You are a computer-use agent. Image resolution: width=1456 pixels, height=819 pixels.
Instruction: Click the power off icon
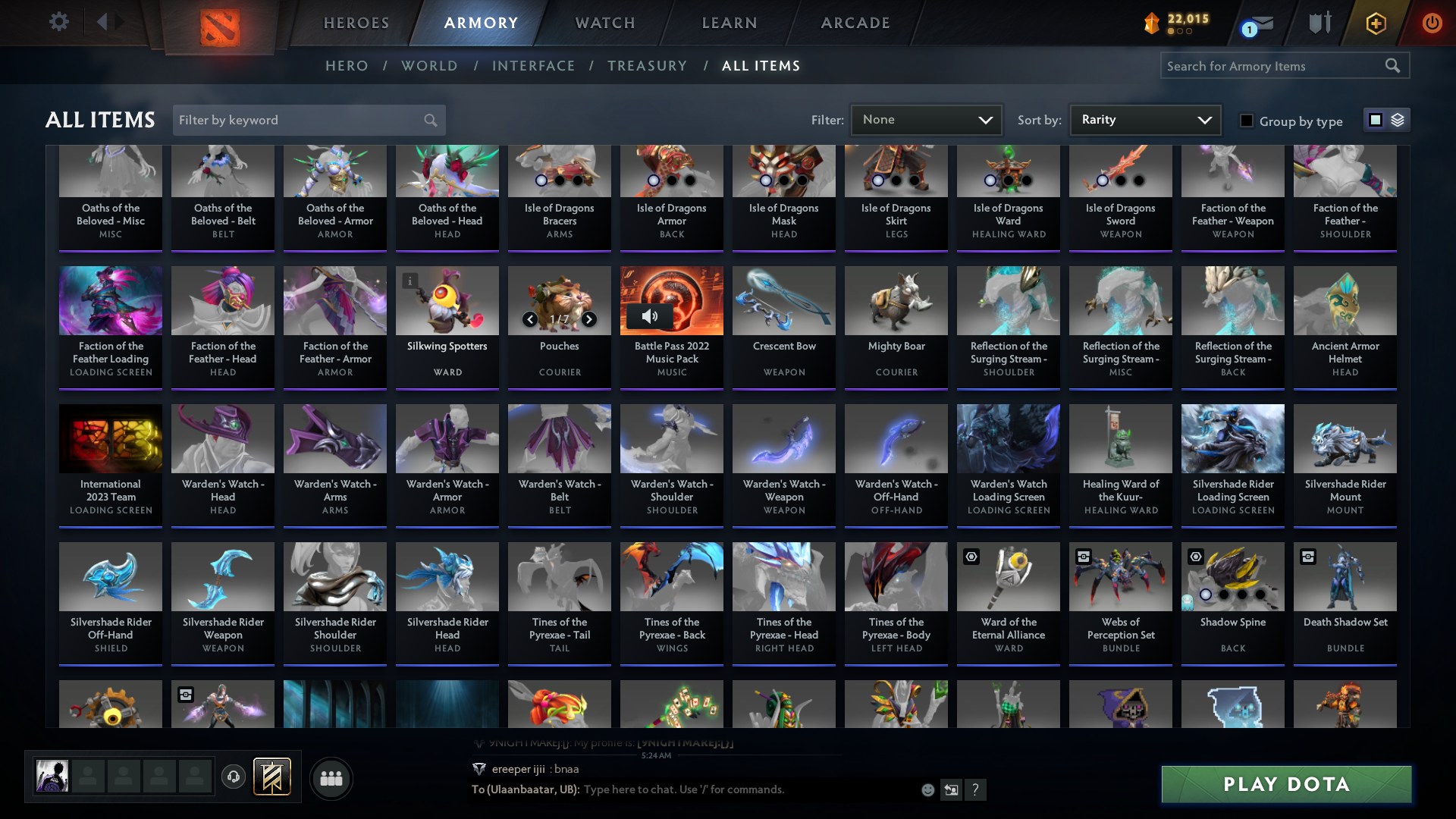[x=1432, y=23]
